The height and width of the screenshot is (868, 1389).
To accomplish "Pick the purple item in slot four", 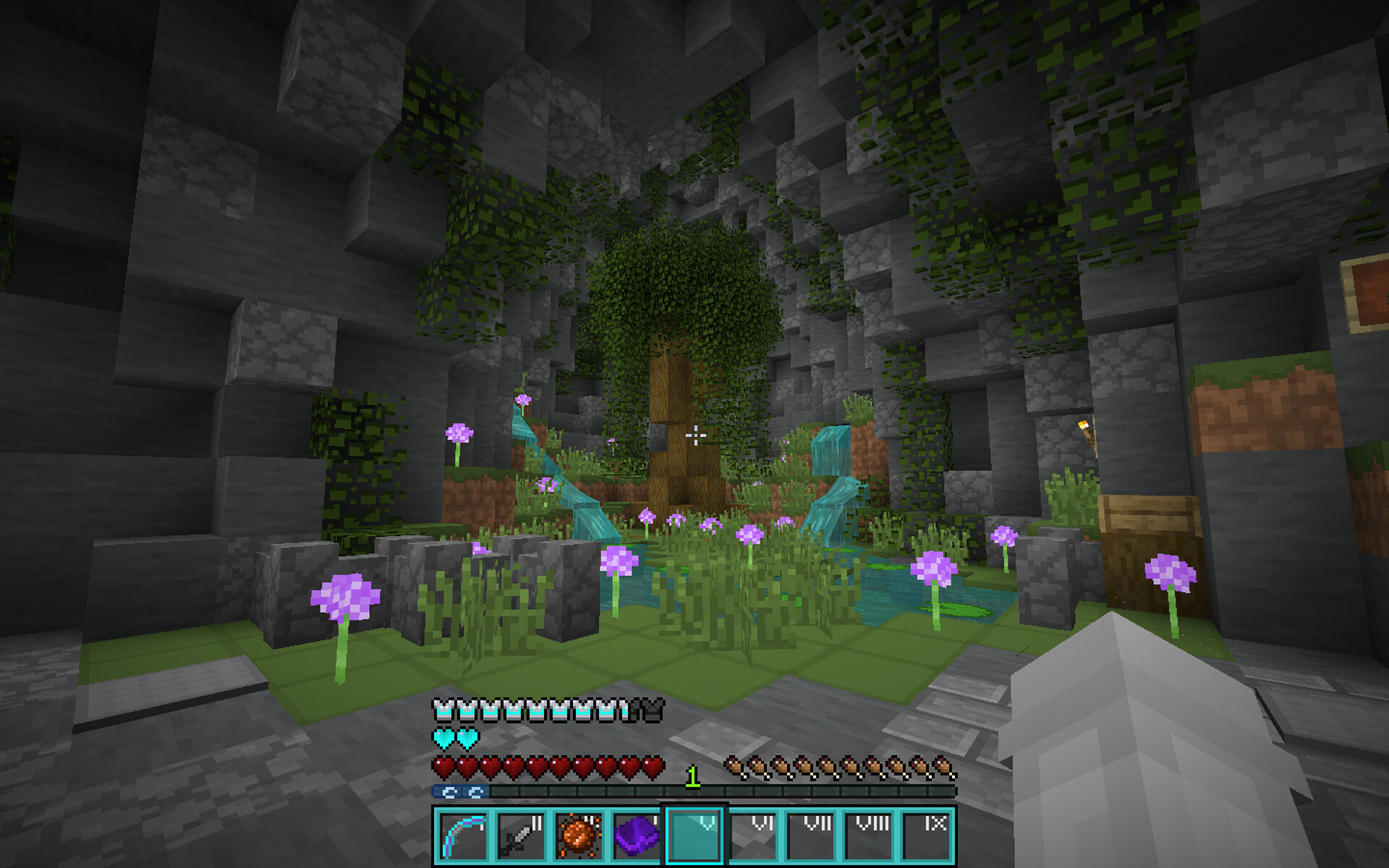I will [637, 835].
